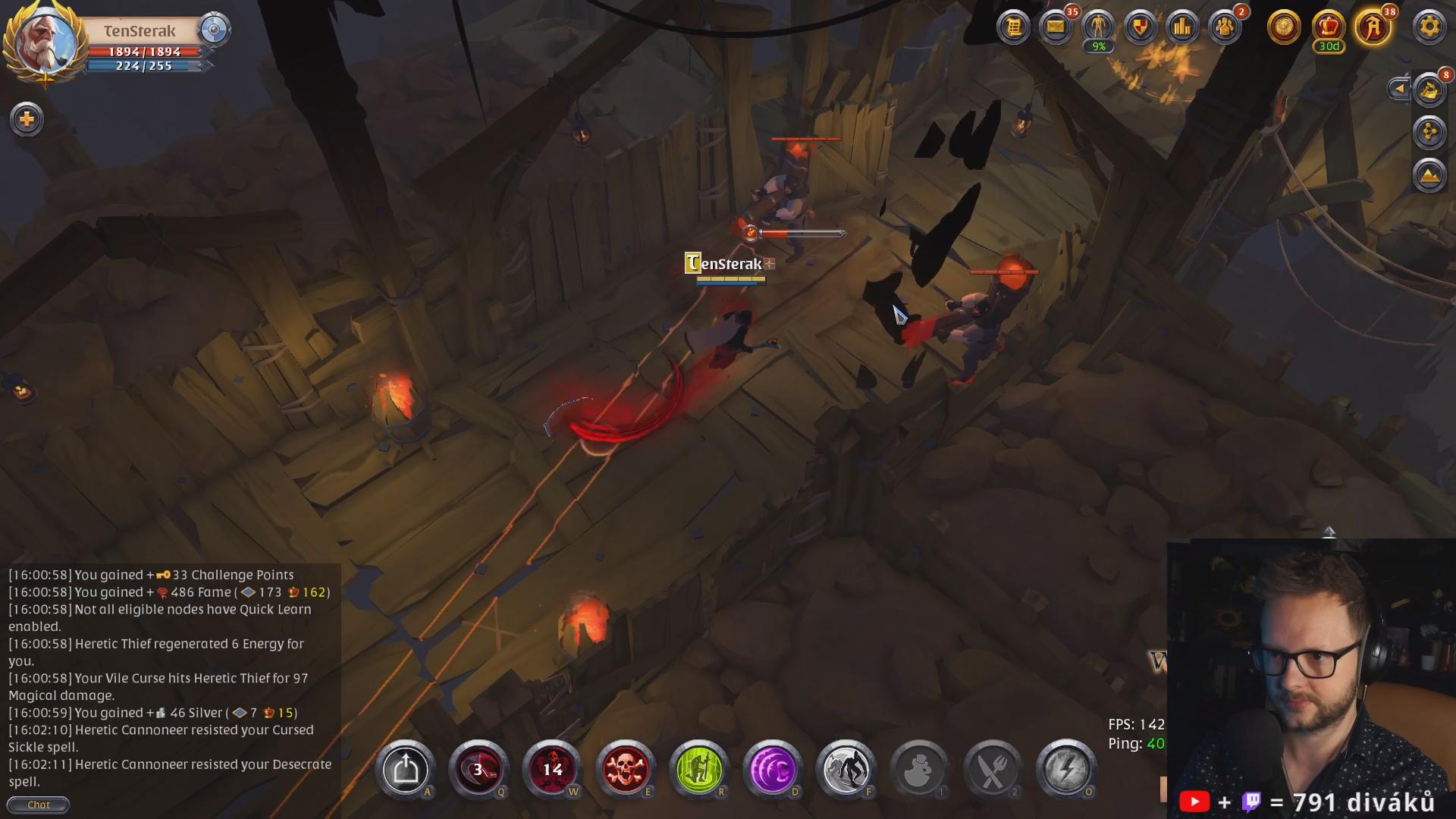Open the bar chart rankings icon

point(1183,28)
